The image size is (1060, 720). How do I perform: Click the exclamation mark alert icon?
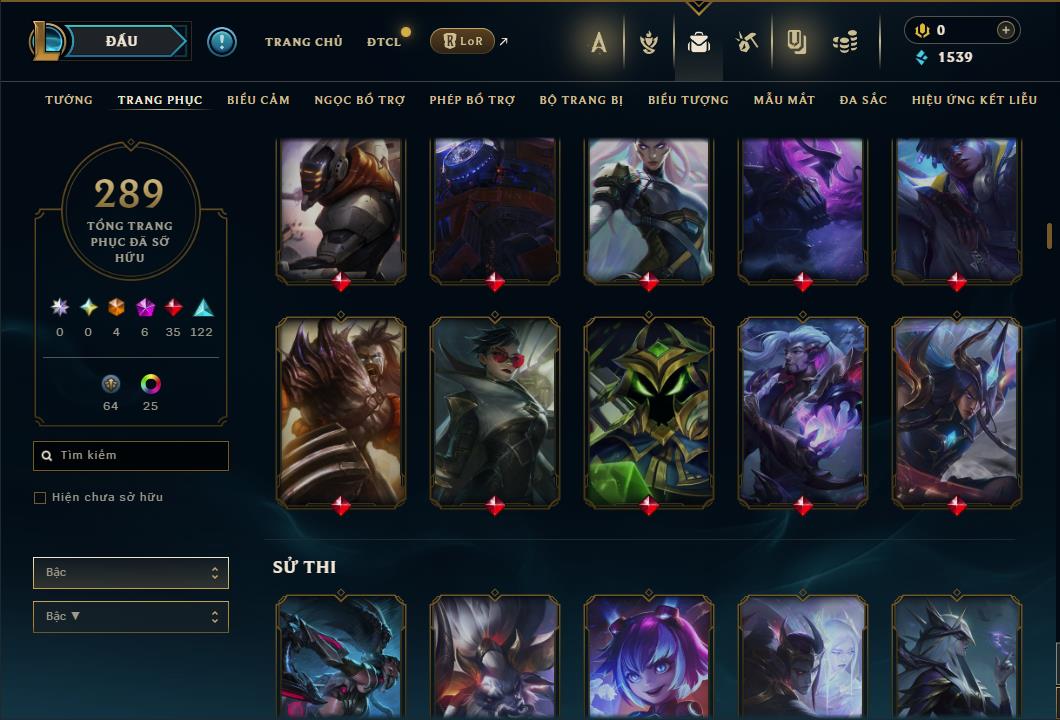(x=222, y=42)
